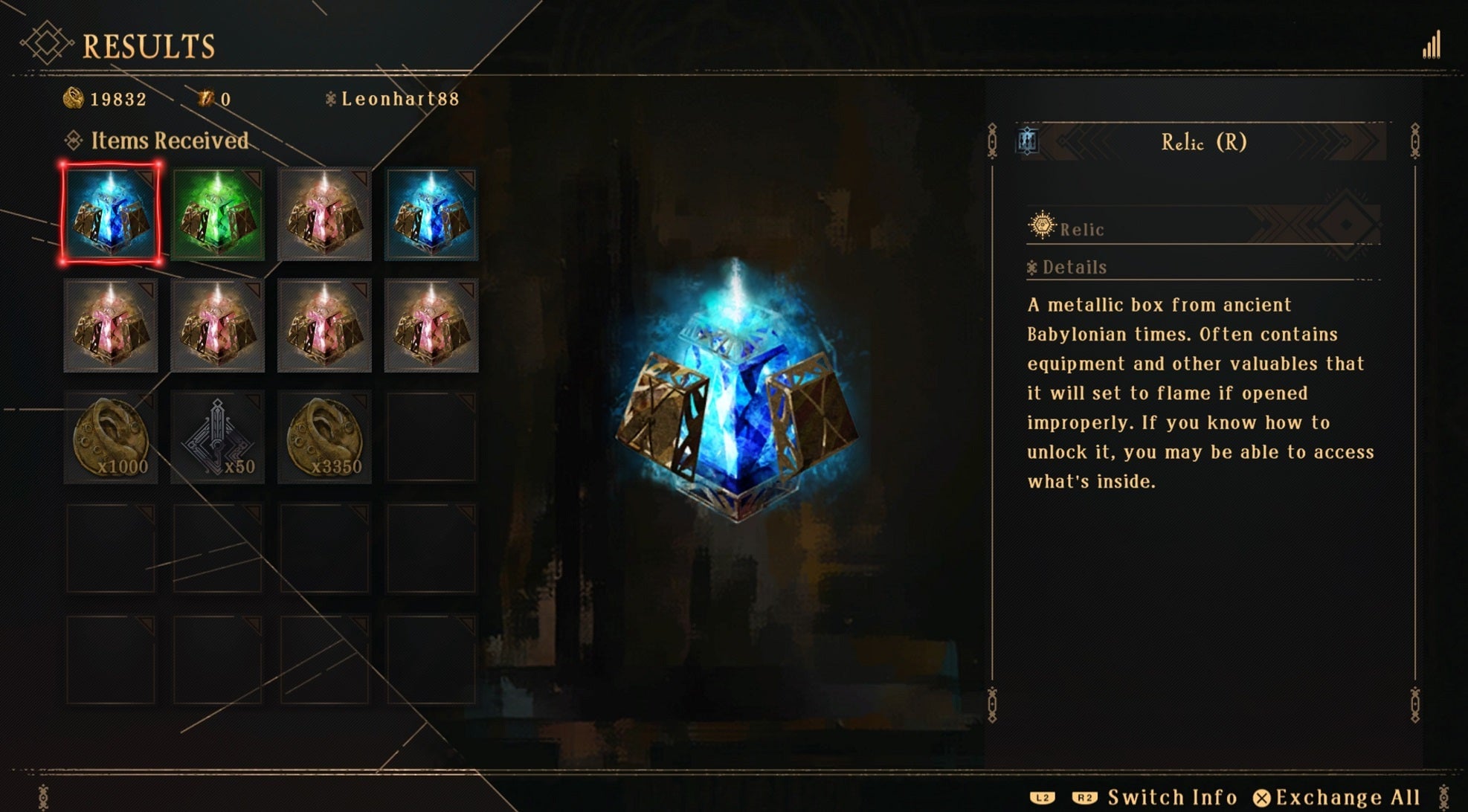Click the player name icon beside Leonhart88
Viewport: 1468px width, 812px height.
point(329,96)
